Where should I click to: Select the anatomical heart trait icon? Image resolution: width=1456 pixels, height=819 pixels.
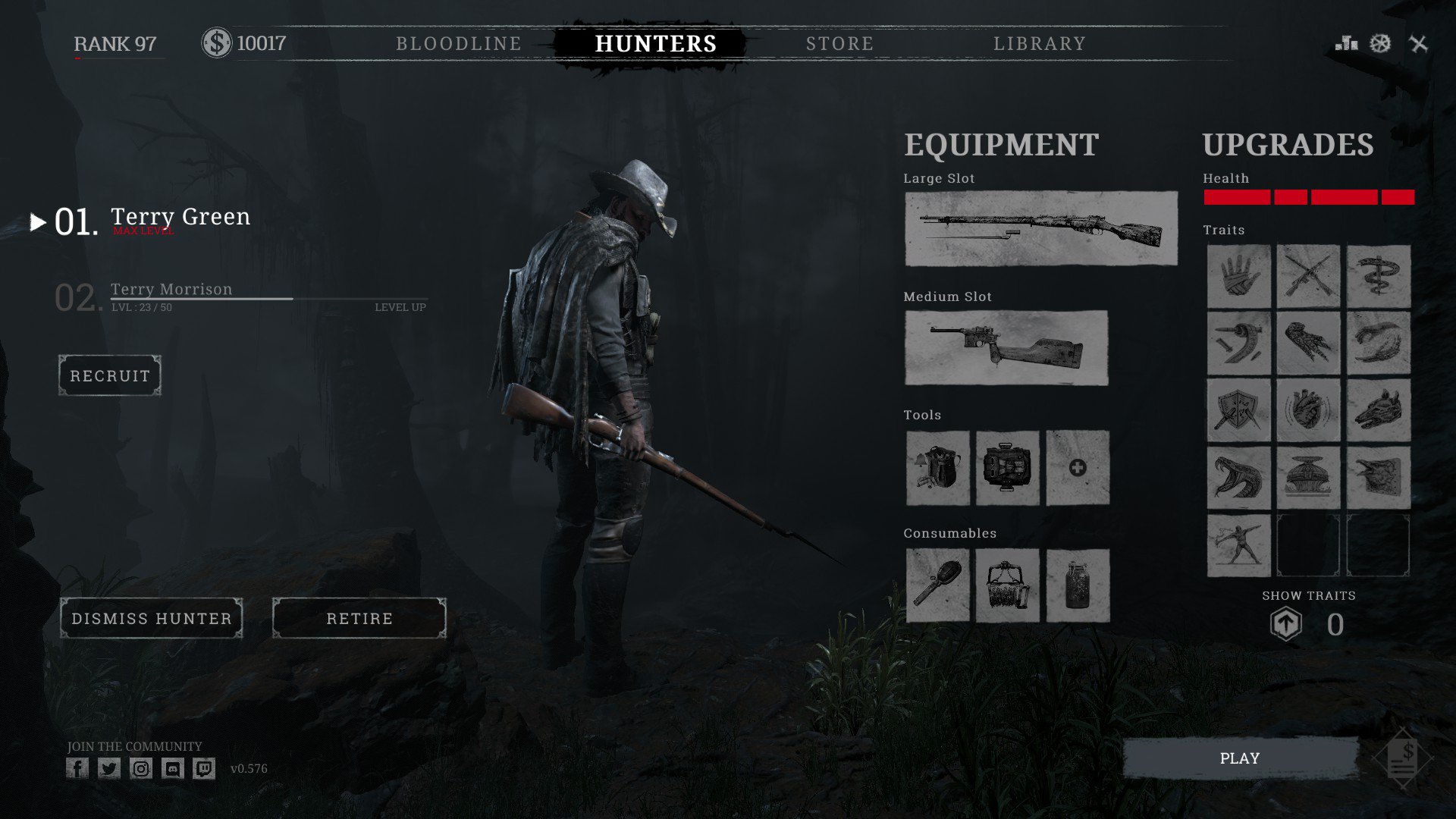(1308, 412)
